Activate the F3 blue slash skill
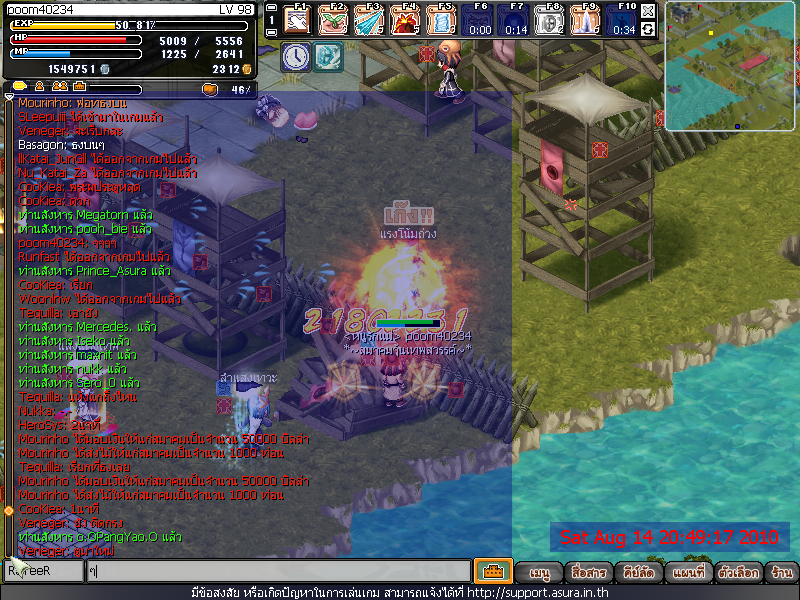The image size is (800, 600). coord(368,20)
